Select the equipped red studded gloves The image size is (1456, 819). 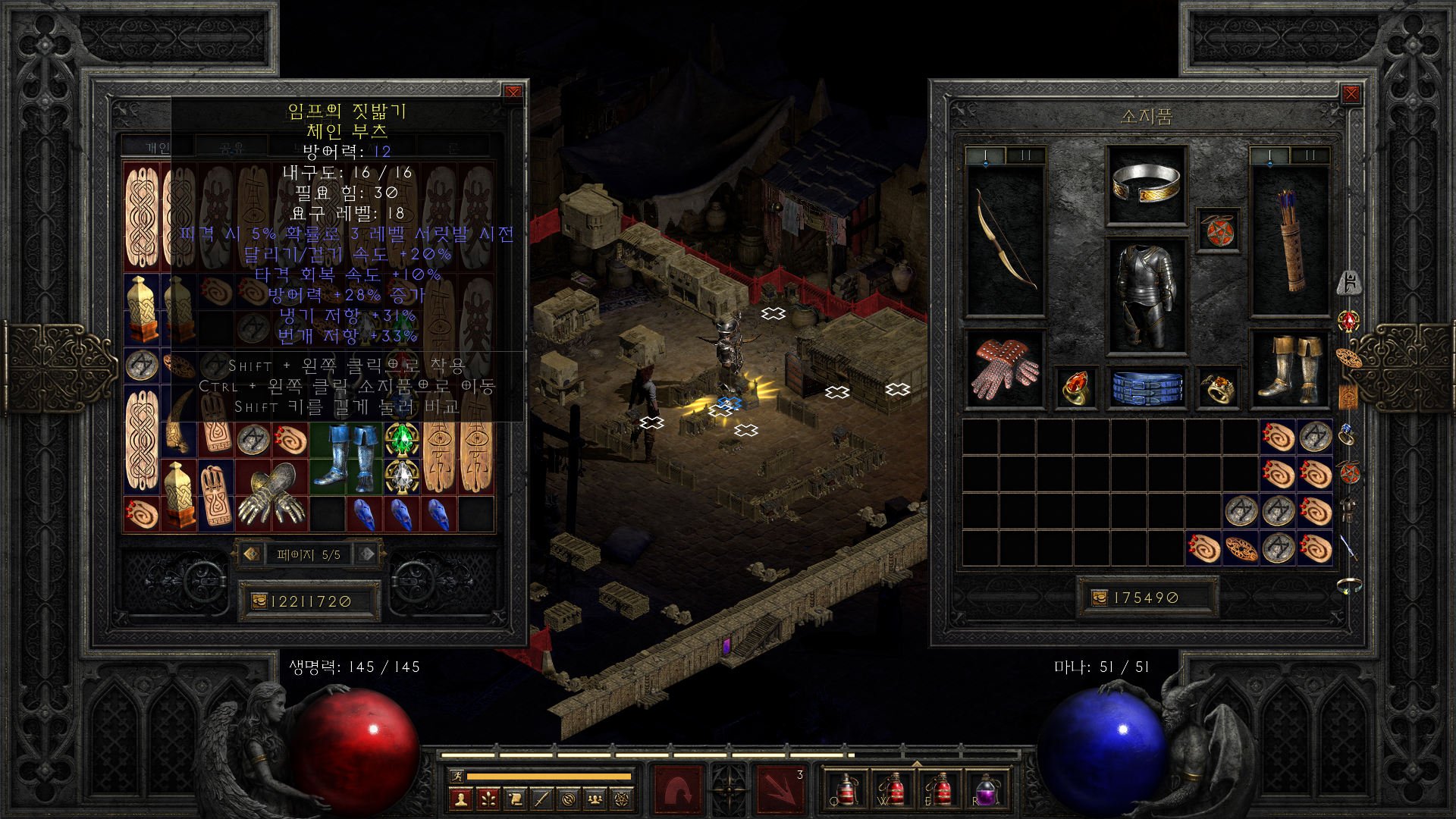pyautogui.click(x=1006, y=369)
